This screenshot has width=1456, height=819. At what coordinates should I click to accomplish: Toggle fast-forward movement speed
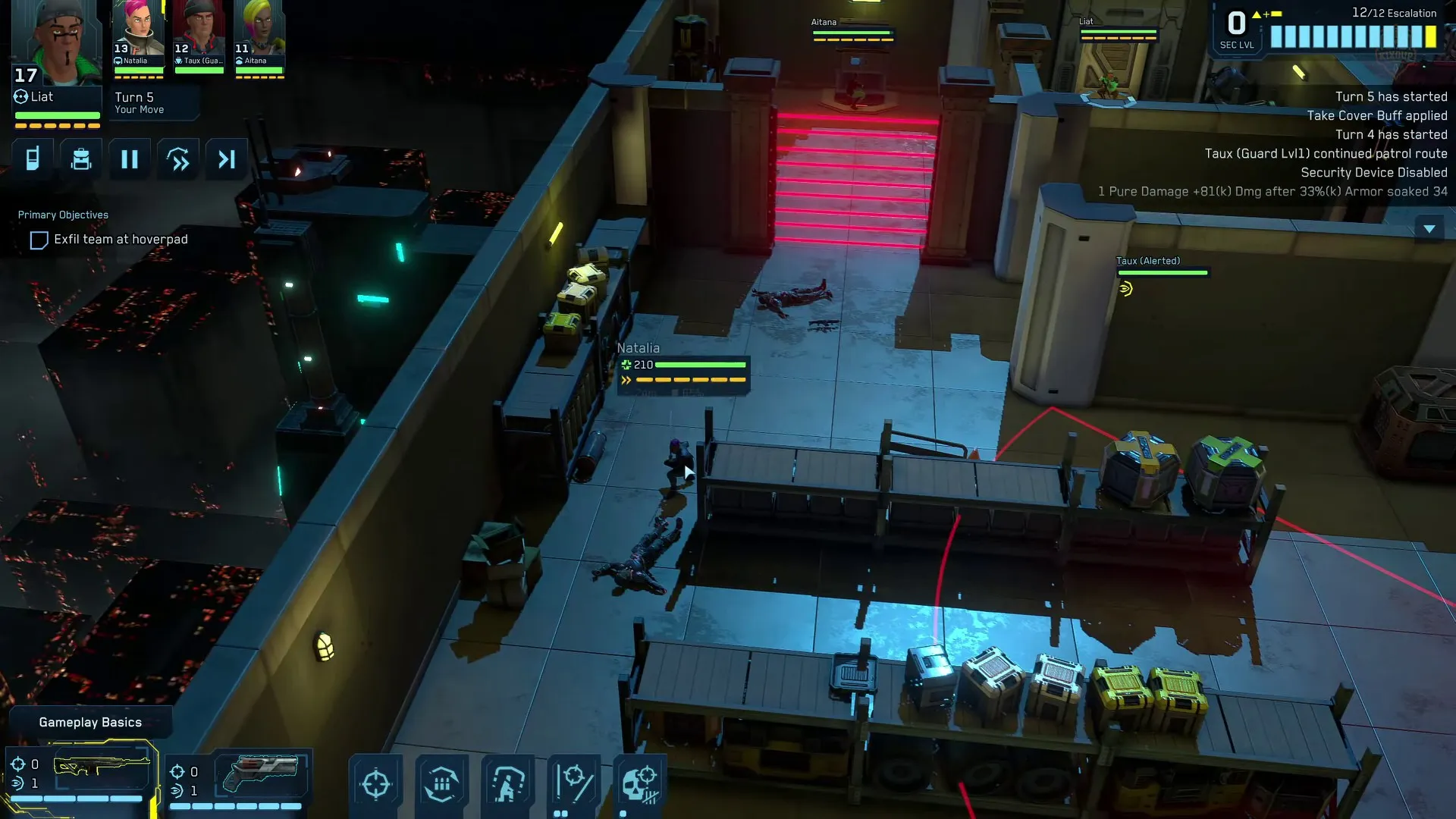coord(177,158)
